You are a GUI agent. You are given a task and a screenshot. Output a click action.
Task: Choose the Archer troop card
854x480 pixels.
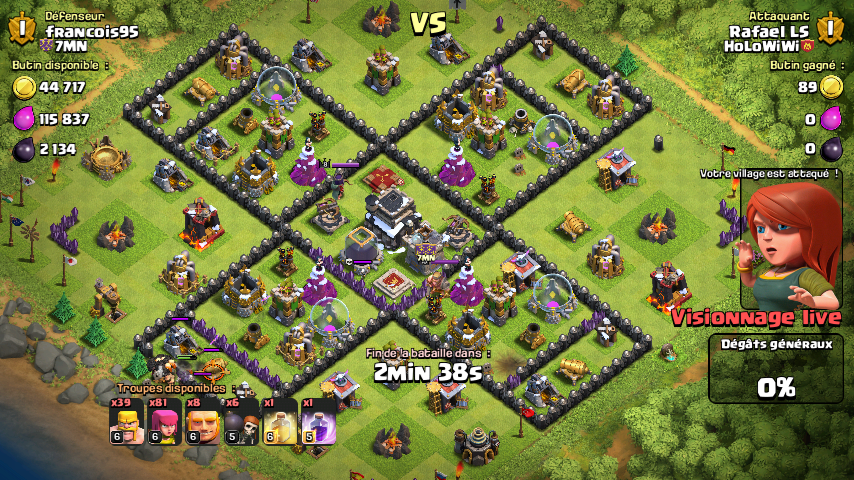[165, 420]
